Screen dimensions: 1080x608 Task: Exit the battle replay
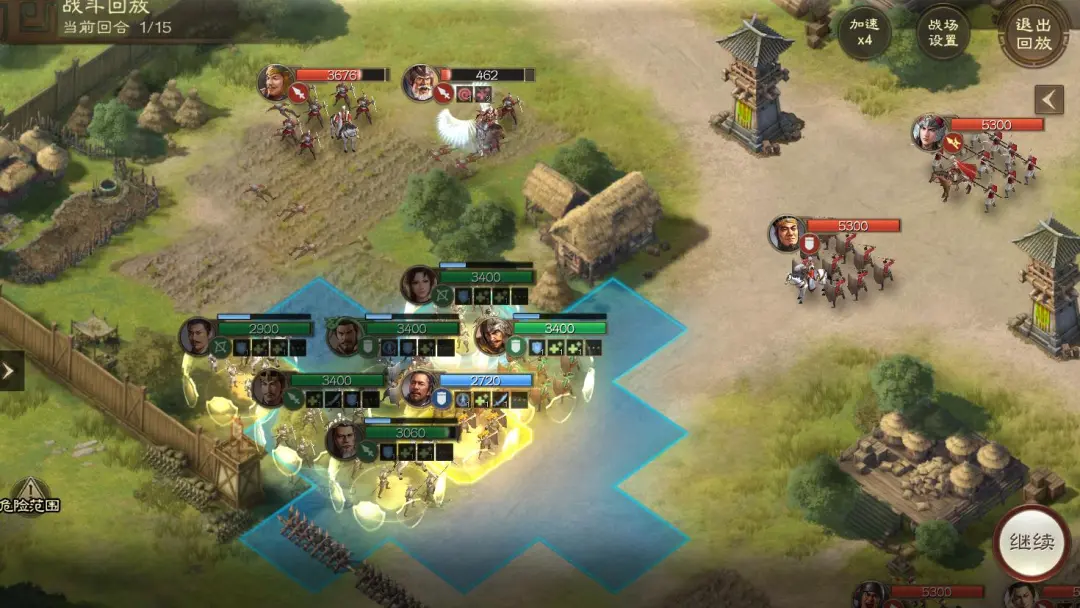[1034, 33]
